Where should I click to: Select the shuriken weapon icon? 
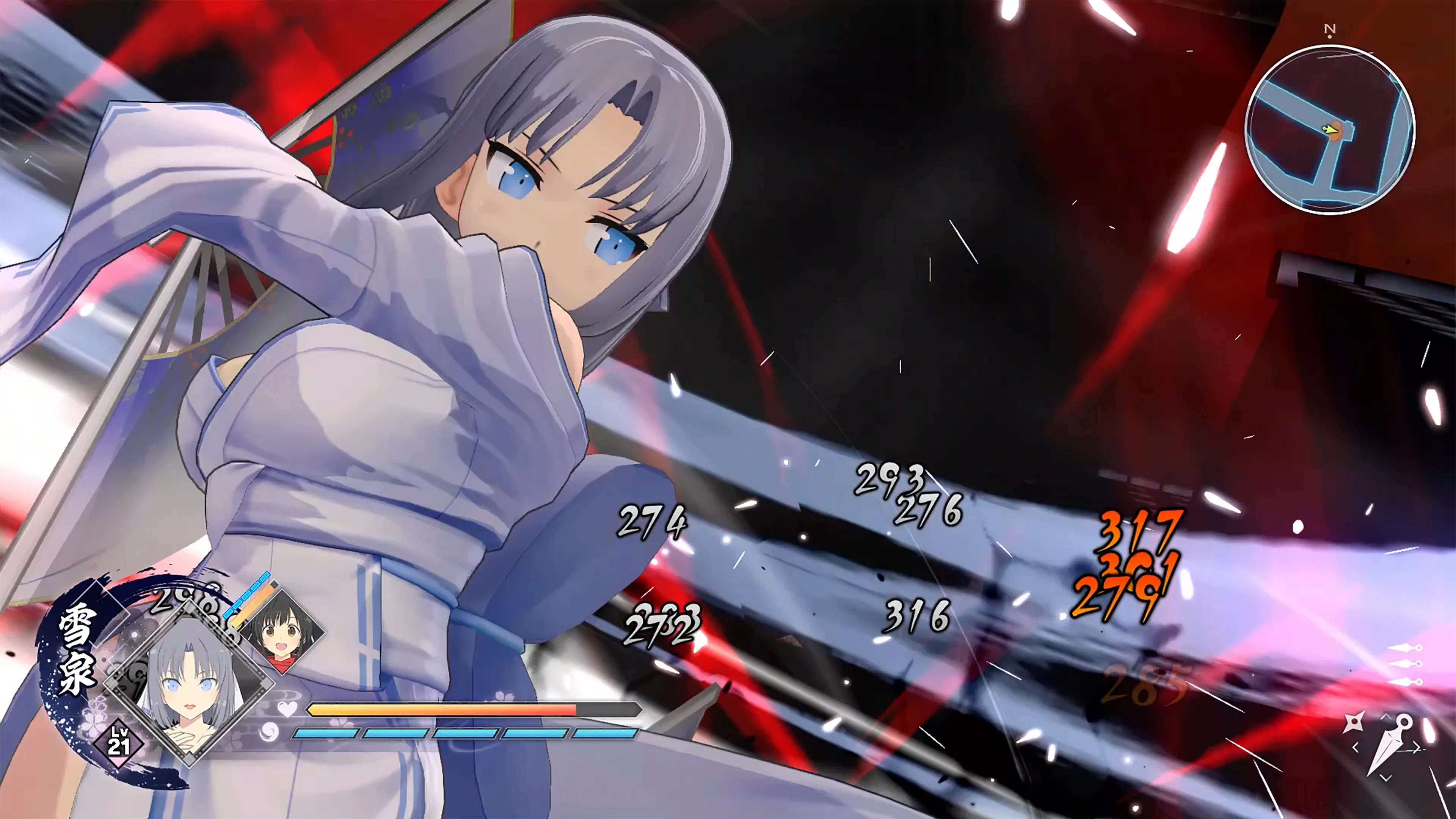point(1354,722)
